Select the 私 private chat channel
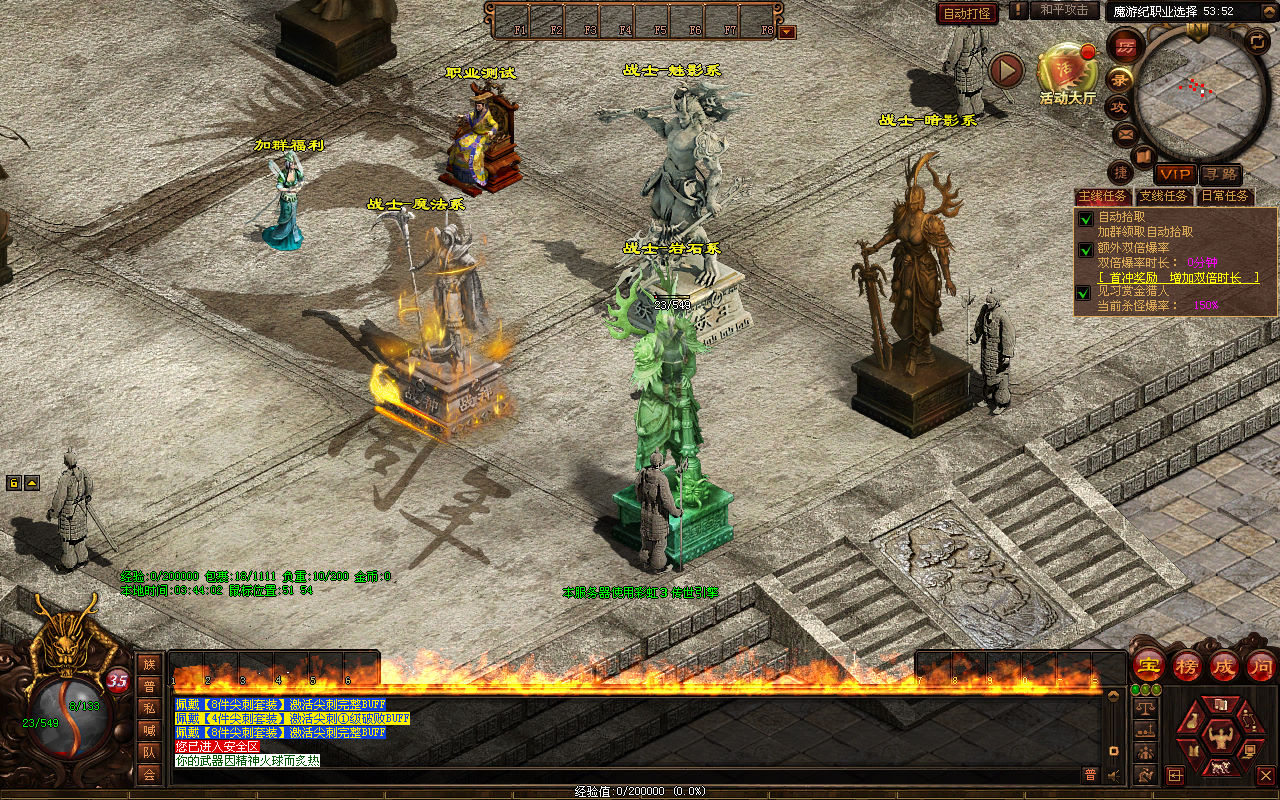Screen dimensions: 1280x800 pyautogui.click(x=149, y=708)
